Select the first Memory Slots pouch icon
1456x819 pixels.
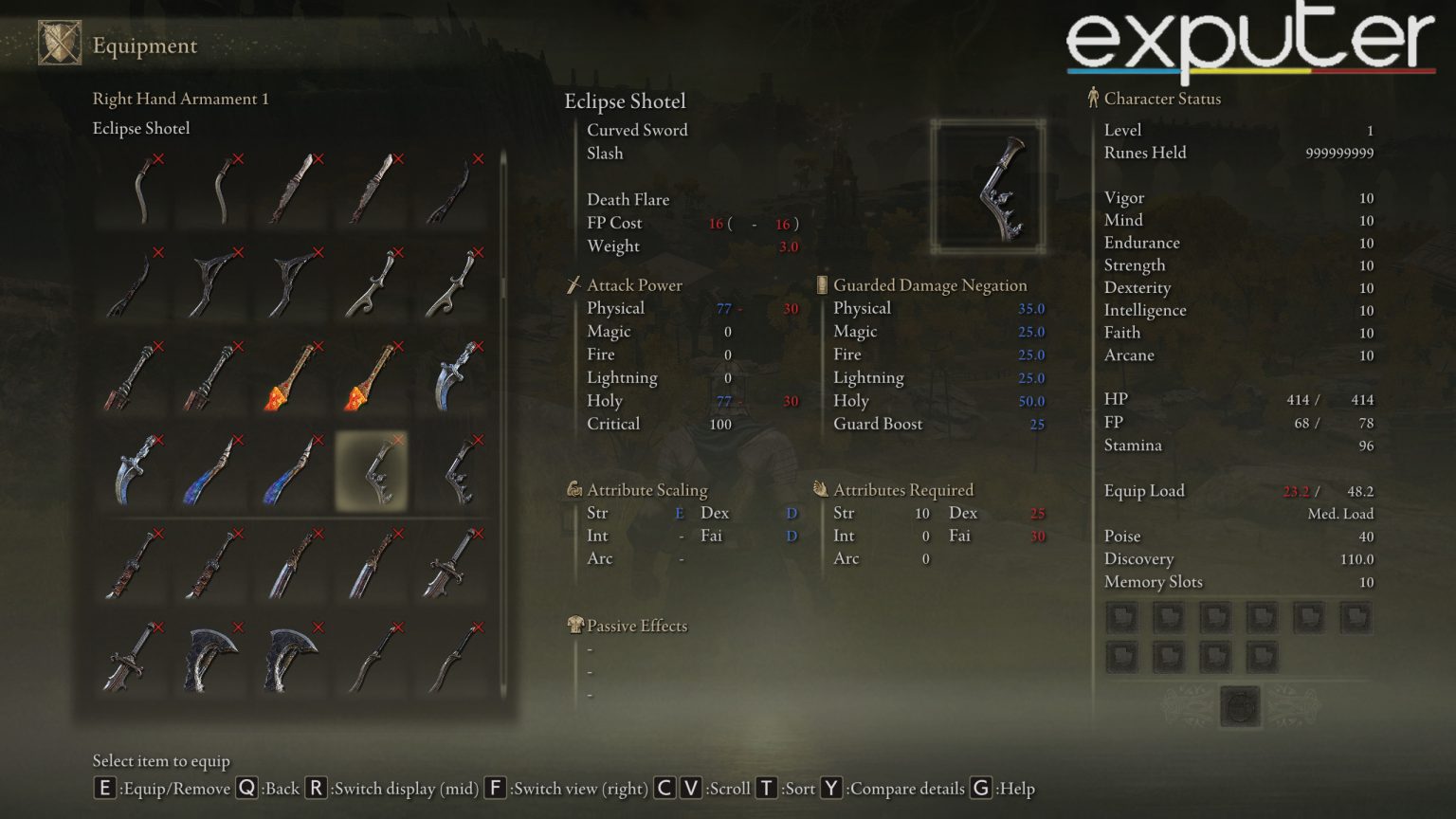tap(1121, 617)
